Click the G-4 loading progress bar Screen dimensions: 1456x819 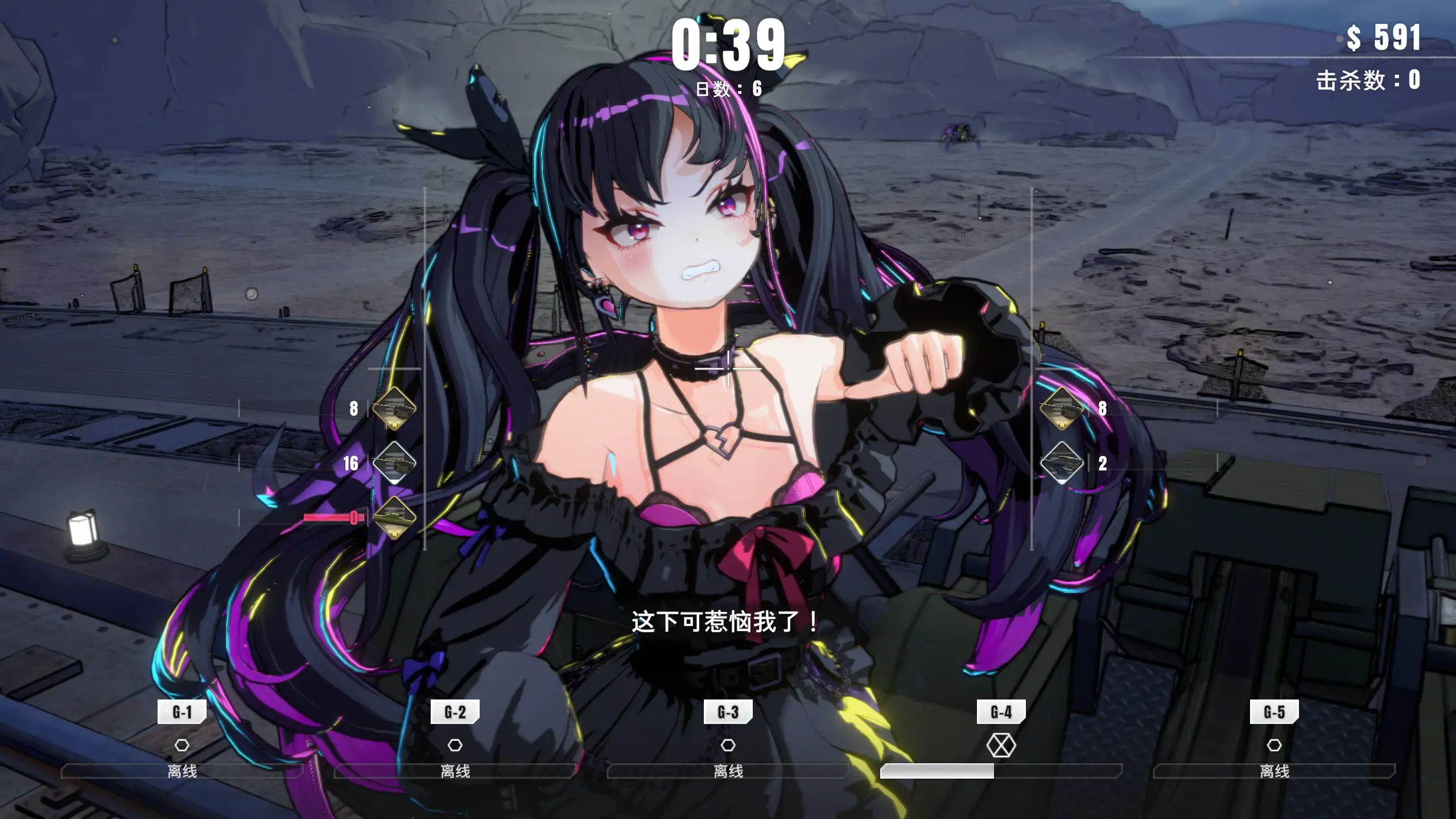coord(1003,773)
